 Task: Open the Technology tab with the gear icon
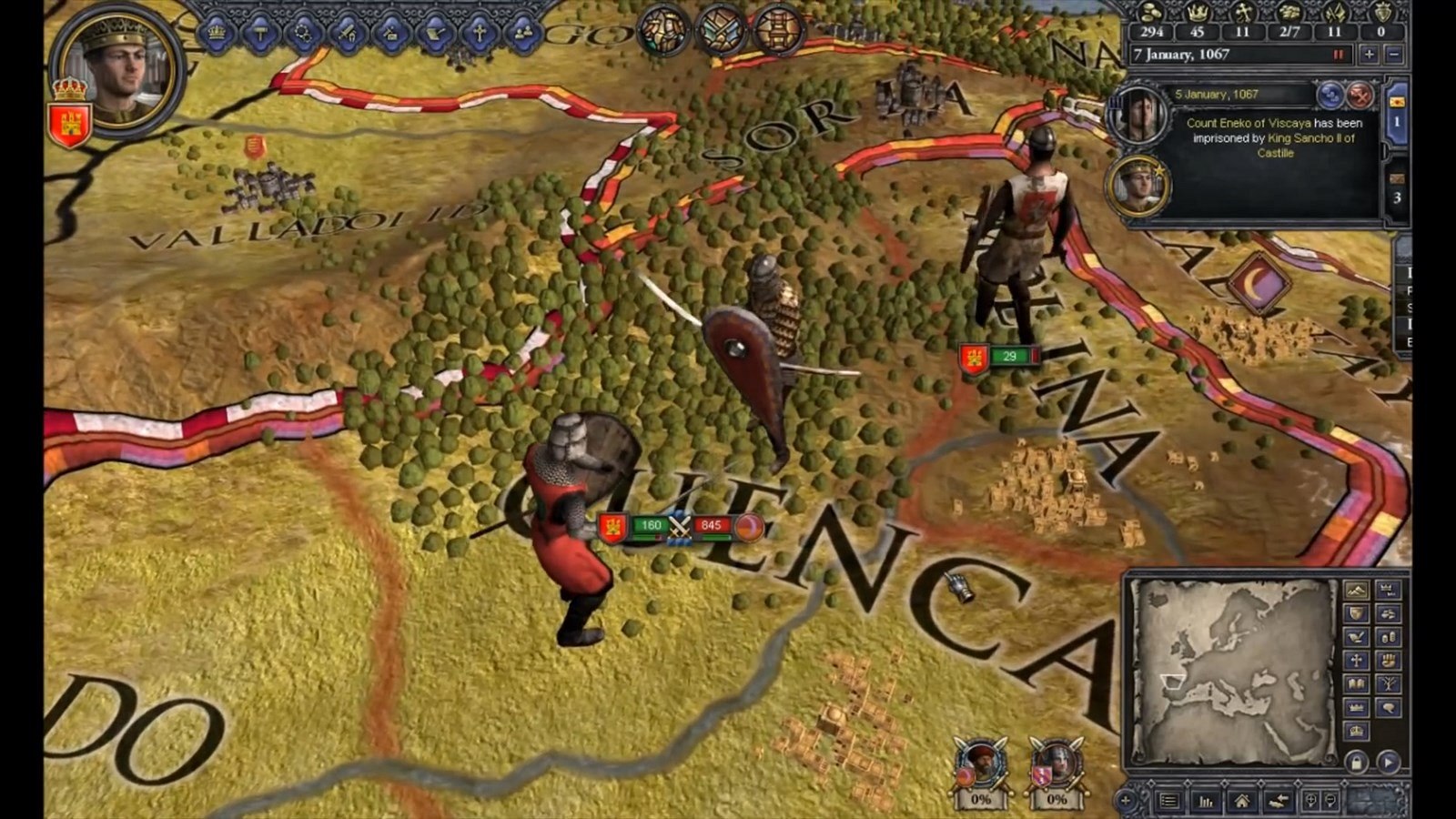tap(303, 33)
